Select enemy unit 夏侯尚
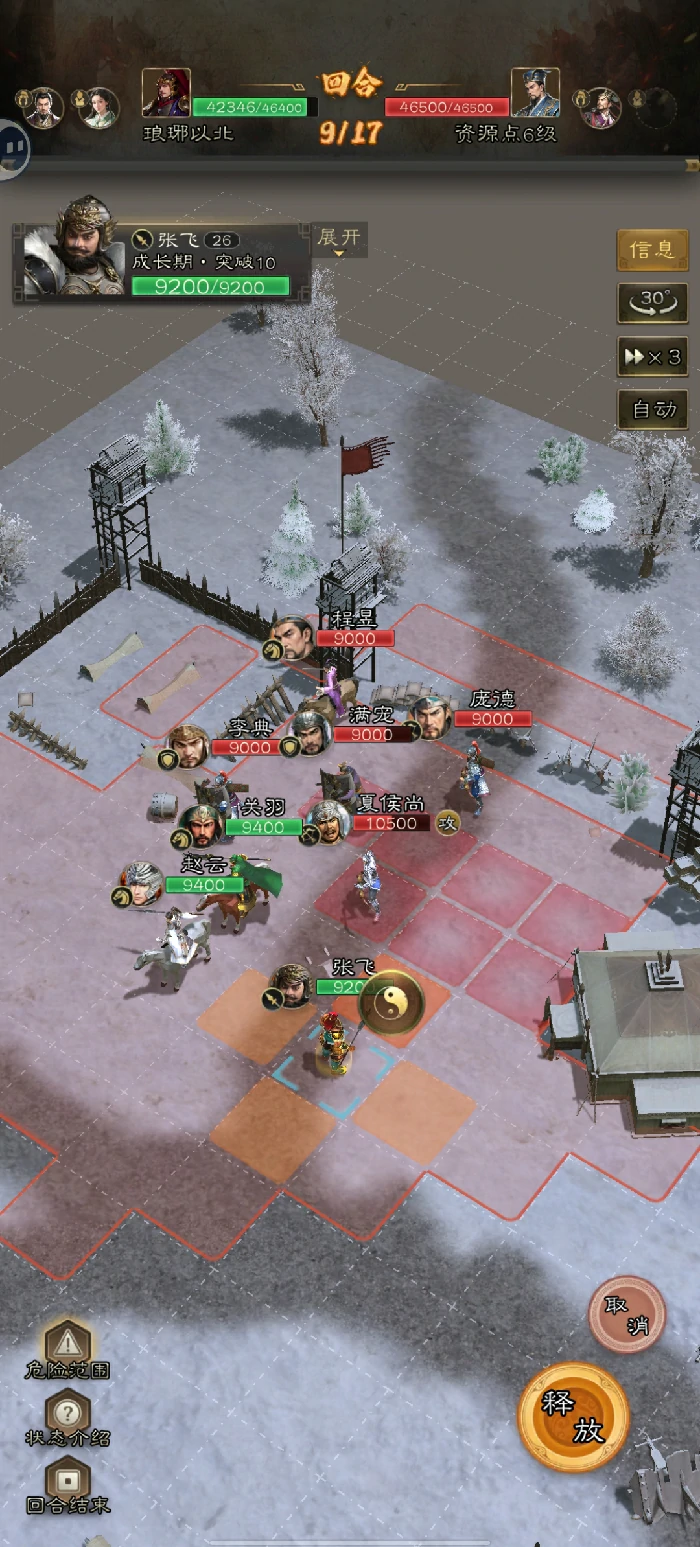 (329, 821)
